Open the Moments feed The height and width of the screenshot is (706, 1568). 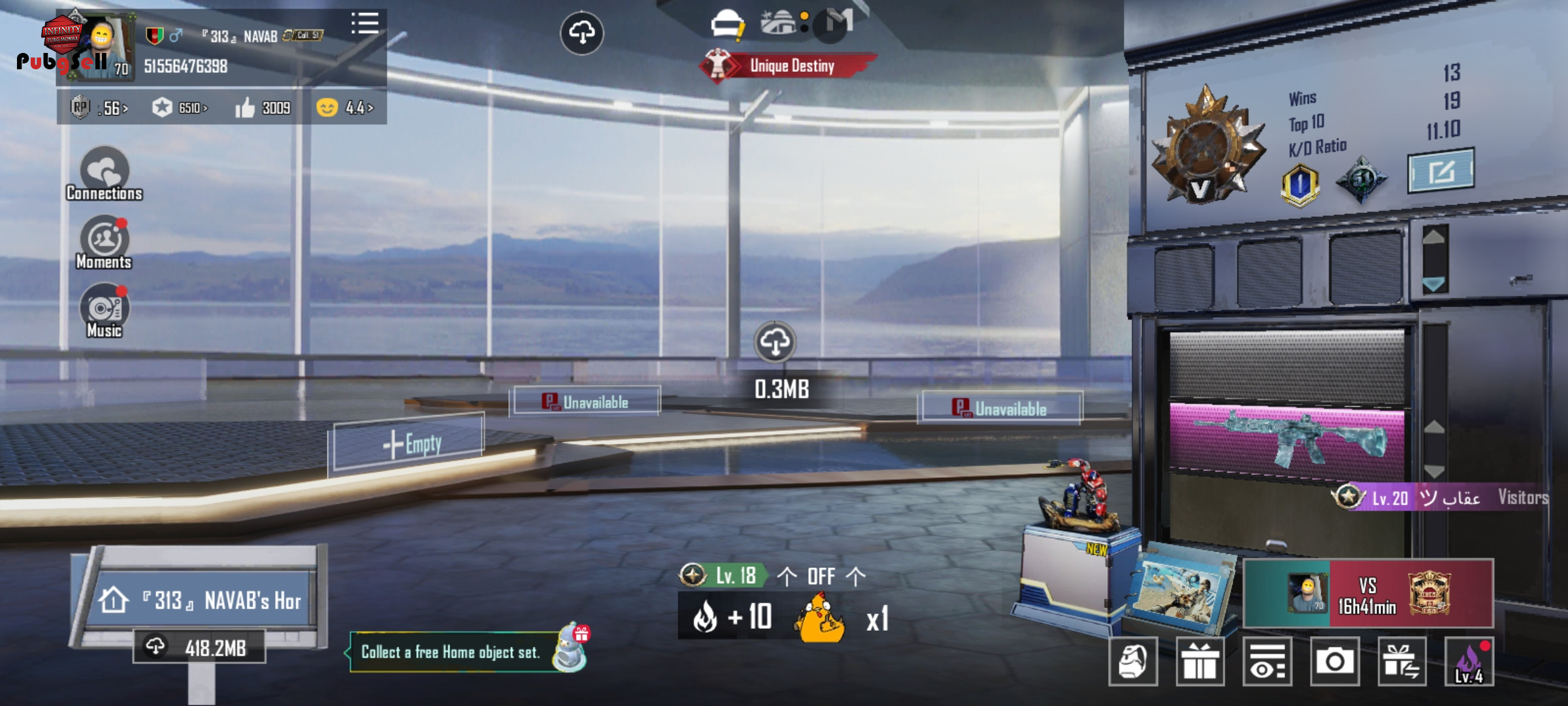[105, 242]
